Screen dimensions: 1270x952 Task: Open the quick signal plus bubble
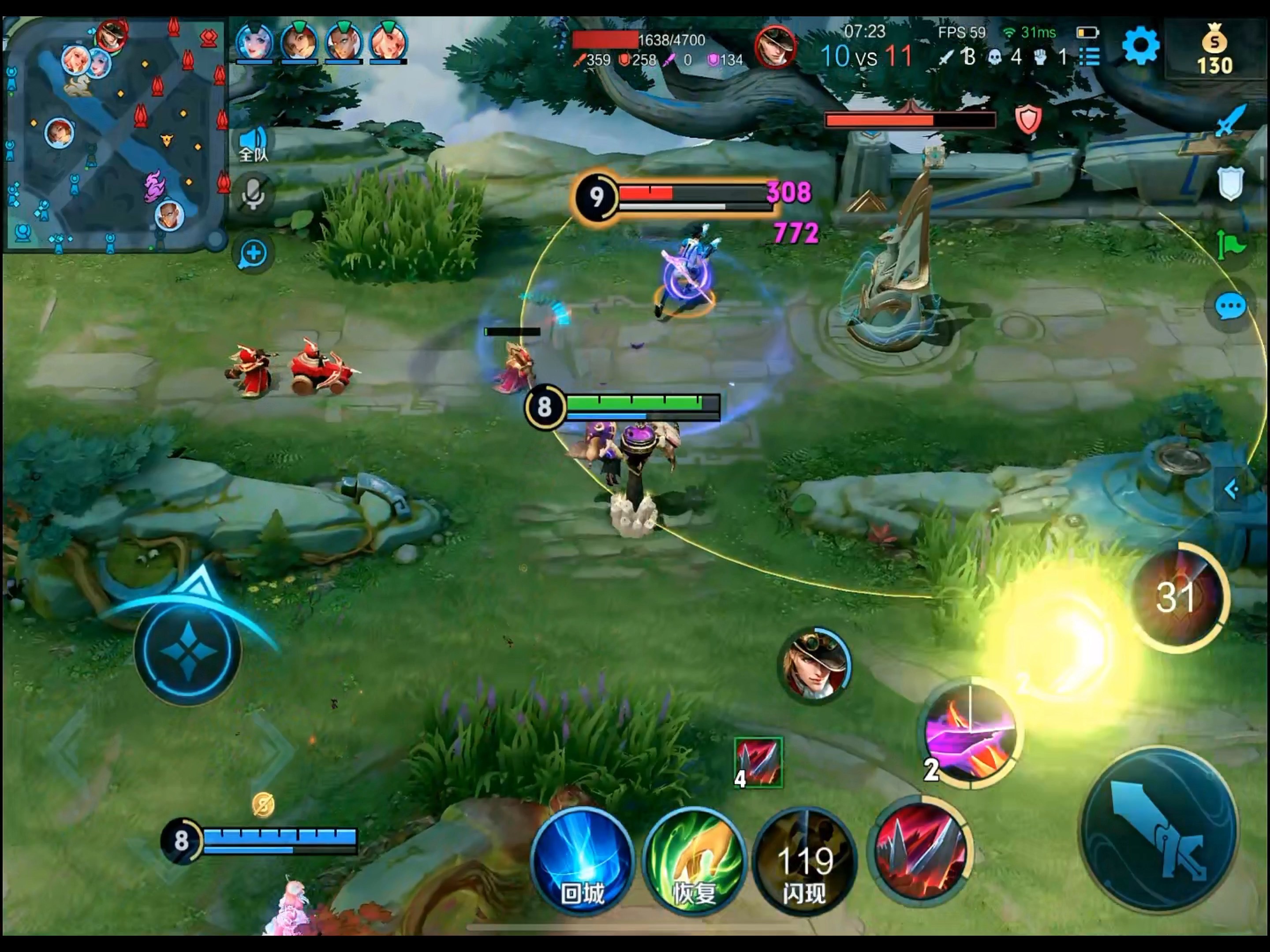tap(253, 253)
